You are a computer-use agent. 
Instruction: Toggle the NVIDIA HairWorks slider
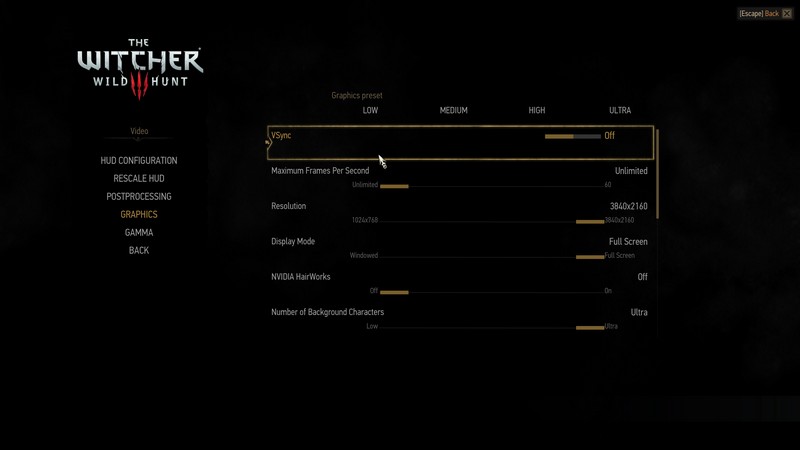tap(480, 292)
